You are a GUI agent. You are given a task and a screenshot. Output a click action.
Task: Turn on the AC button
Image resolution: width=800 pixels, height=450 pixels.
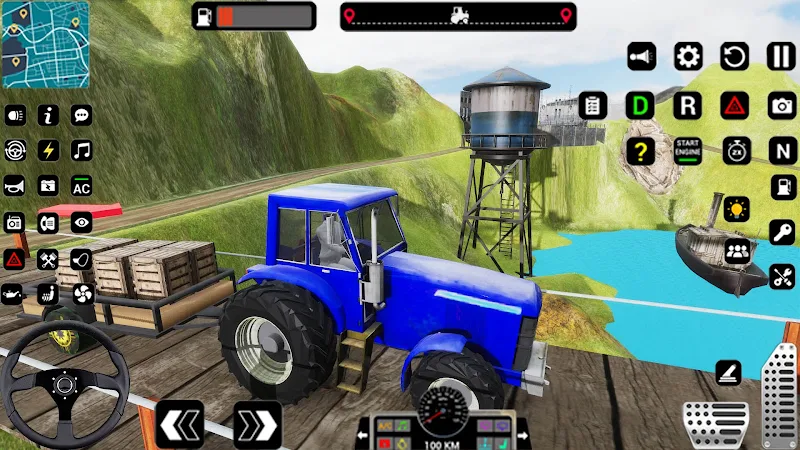81,186
